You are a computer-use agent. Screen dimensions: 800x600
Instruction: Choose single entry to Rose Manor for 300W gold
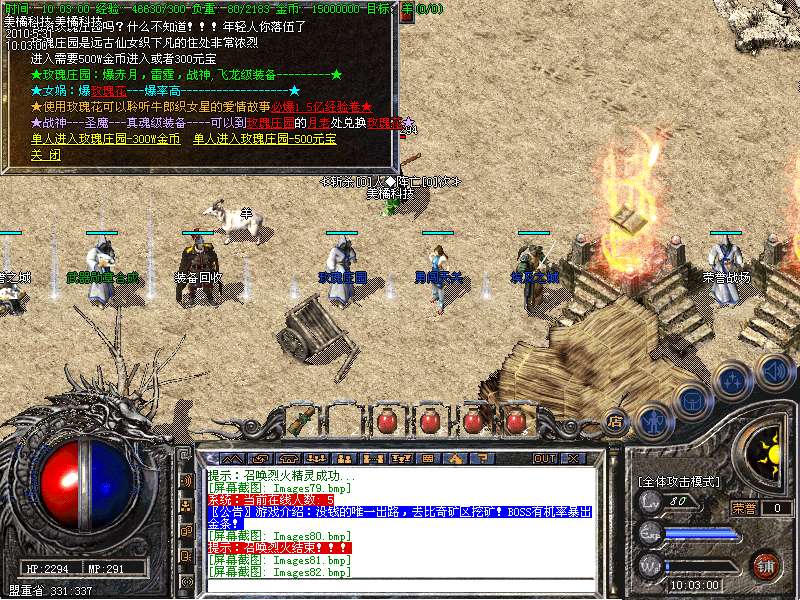[x=106, y=139]
